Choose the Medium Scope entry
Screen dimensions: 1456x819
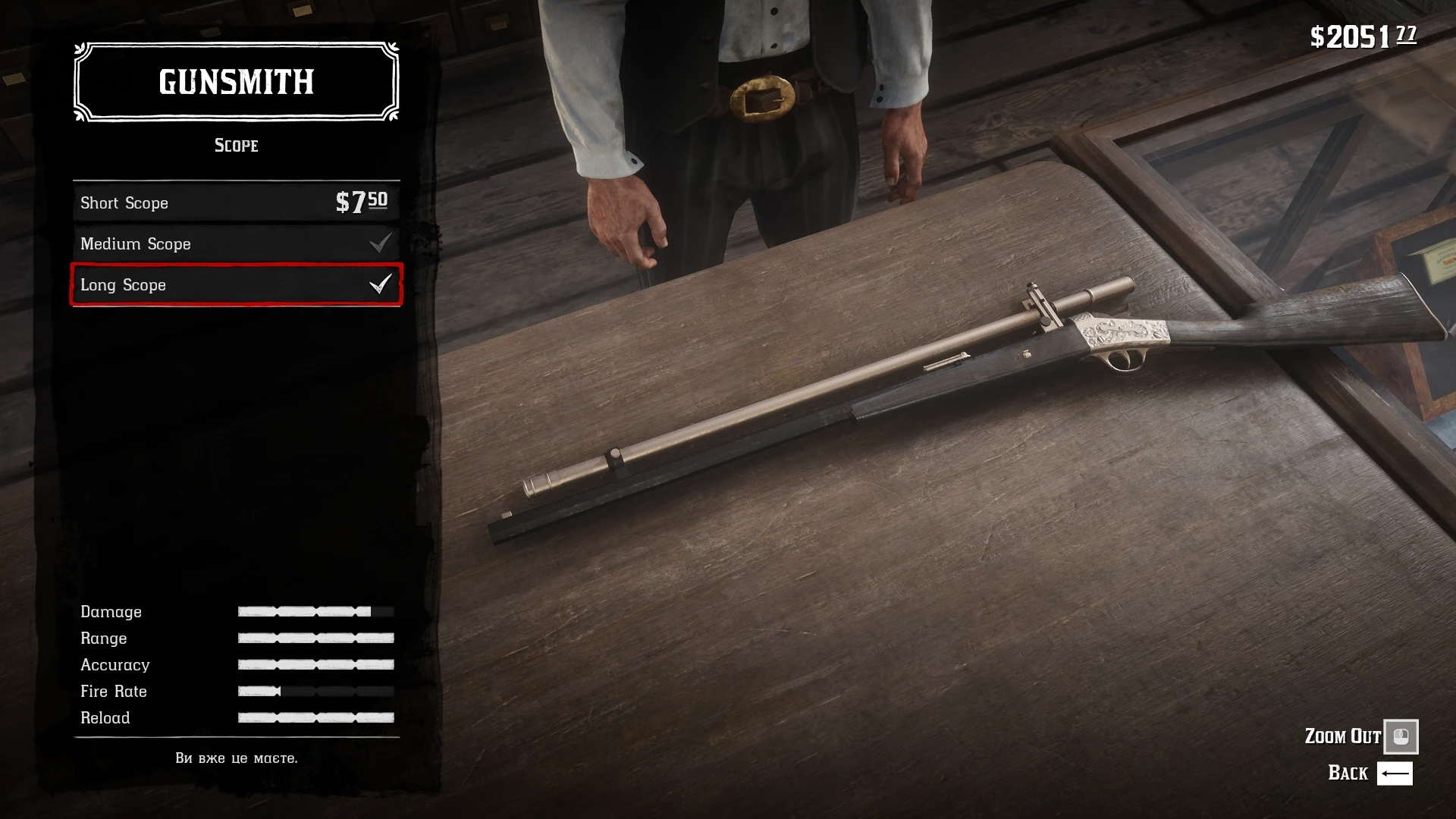(x=236, y=243)
